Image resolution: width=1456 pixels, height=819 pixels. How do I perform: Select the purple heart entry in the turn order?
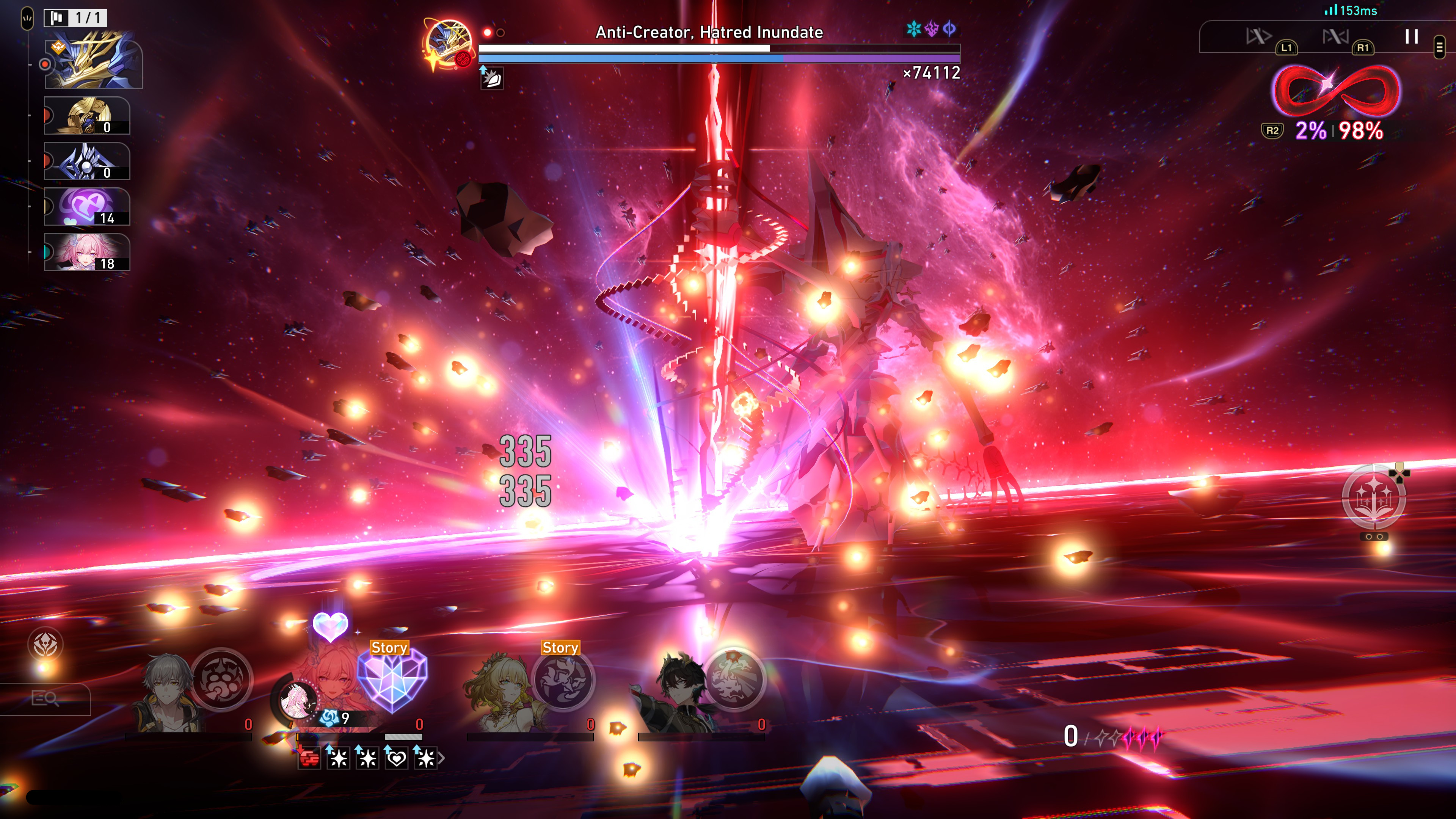(88, 206)
